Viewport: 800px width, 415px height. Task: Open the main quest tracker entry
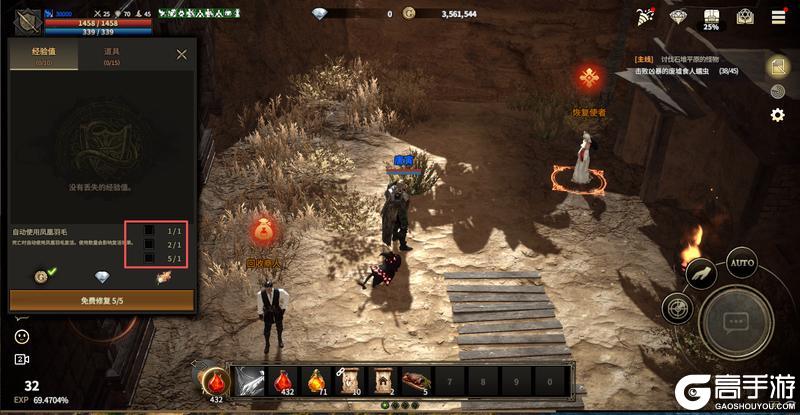690,66
